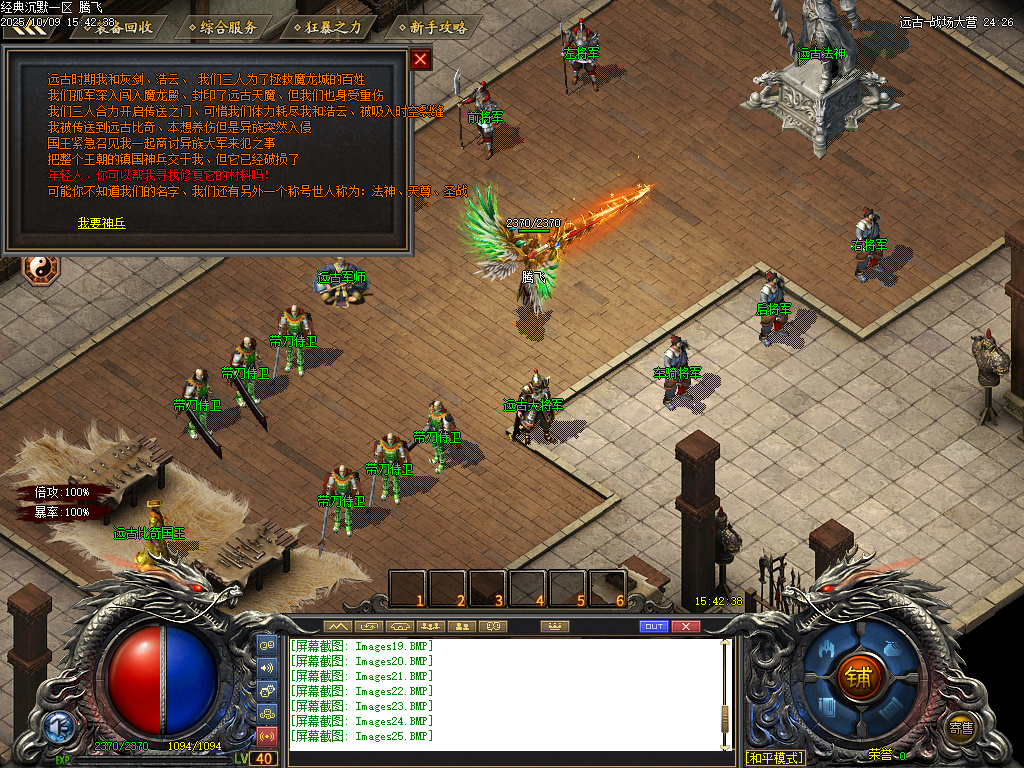The width and height of the screenshot is (1024, 768).
Task: Click the speaker icon left of chat
Action: pos(267,668)
